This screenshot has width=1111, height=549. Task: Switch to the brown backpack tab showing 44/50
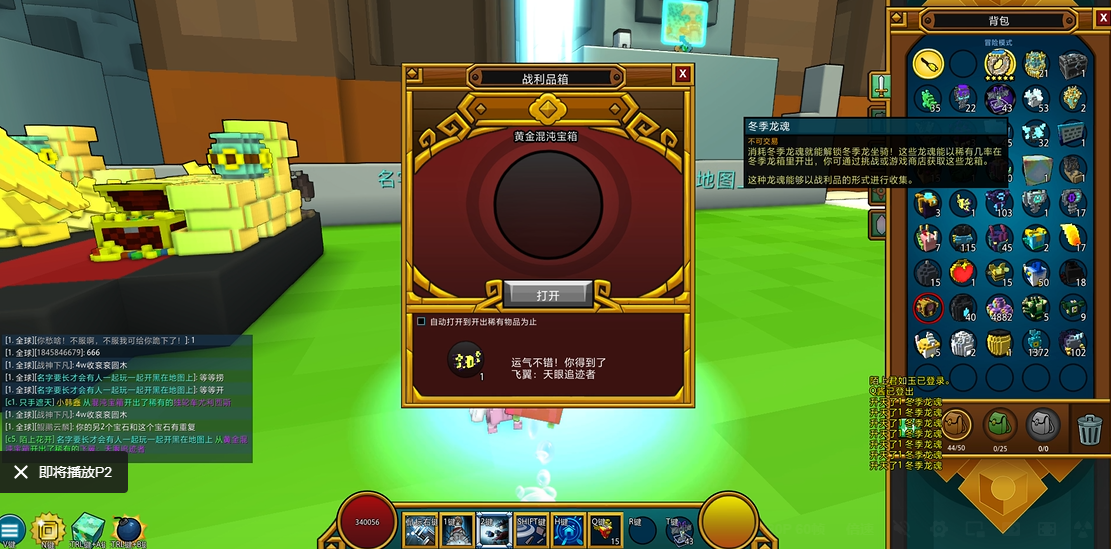958,425
